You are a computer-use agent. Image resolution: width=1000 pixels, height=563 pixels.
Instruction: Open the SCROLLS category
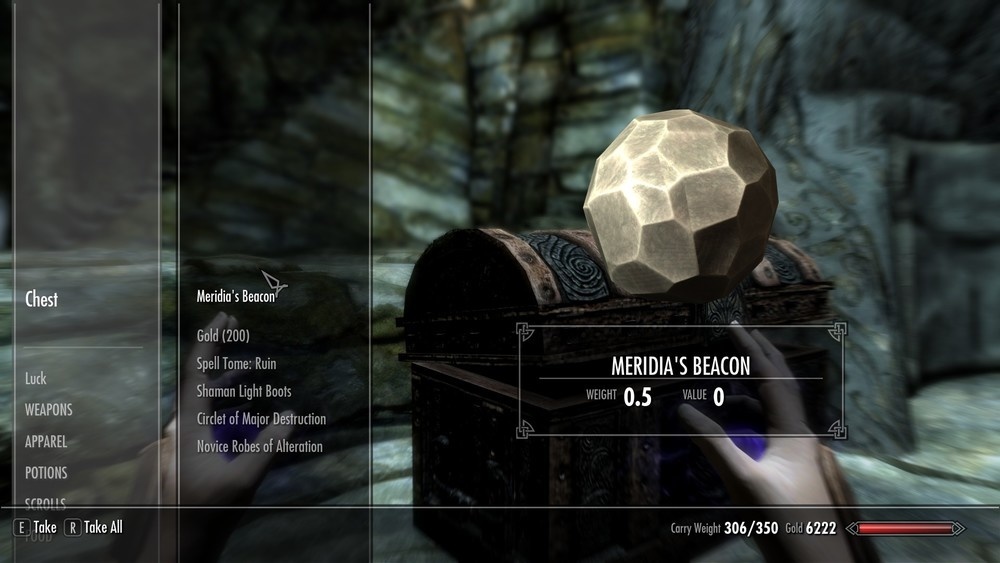tap(45, 502)
